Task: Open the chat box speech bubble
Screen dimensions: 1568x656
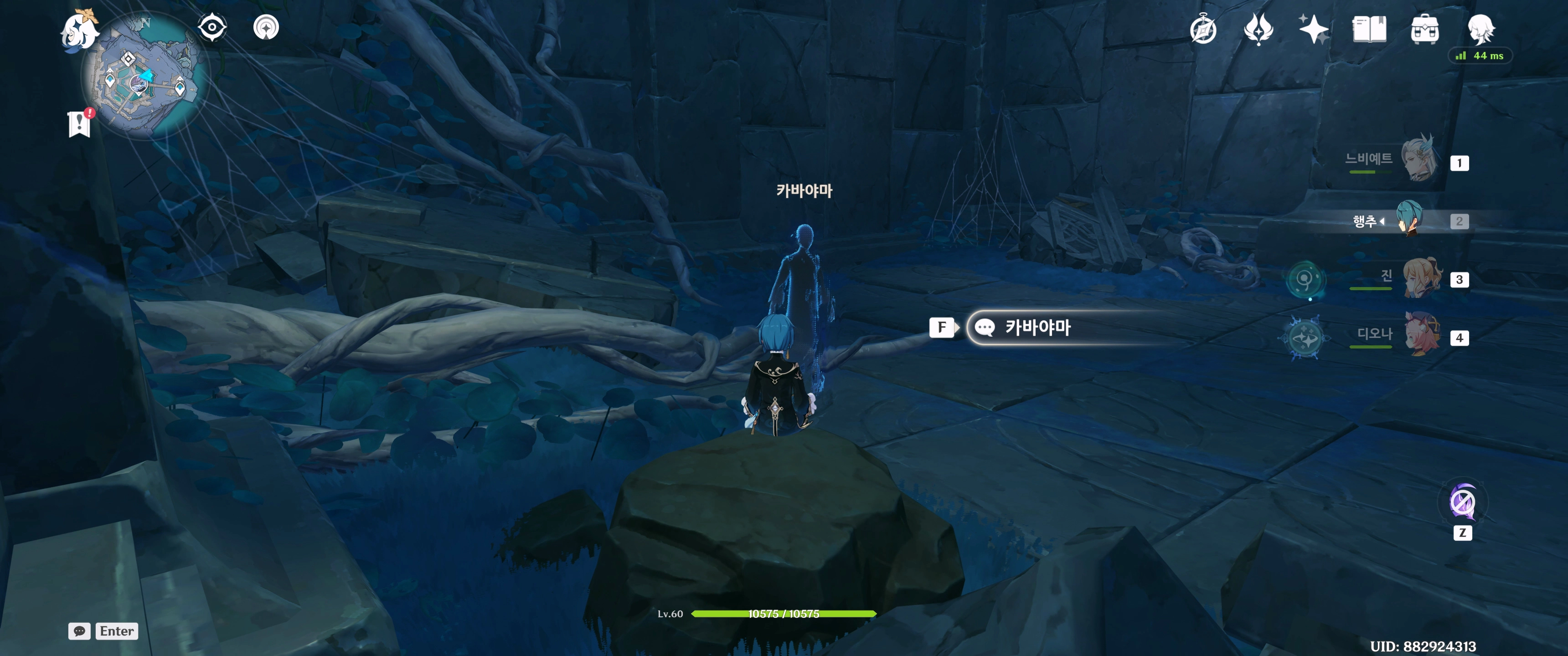Action: [x=80, y=631]
